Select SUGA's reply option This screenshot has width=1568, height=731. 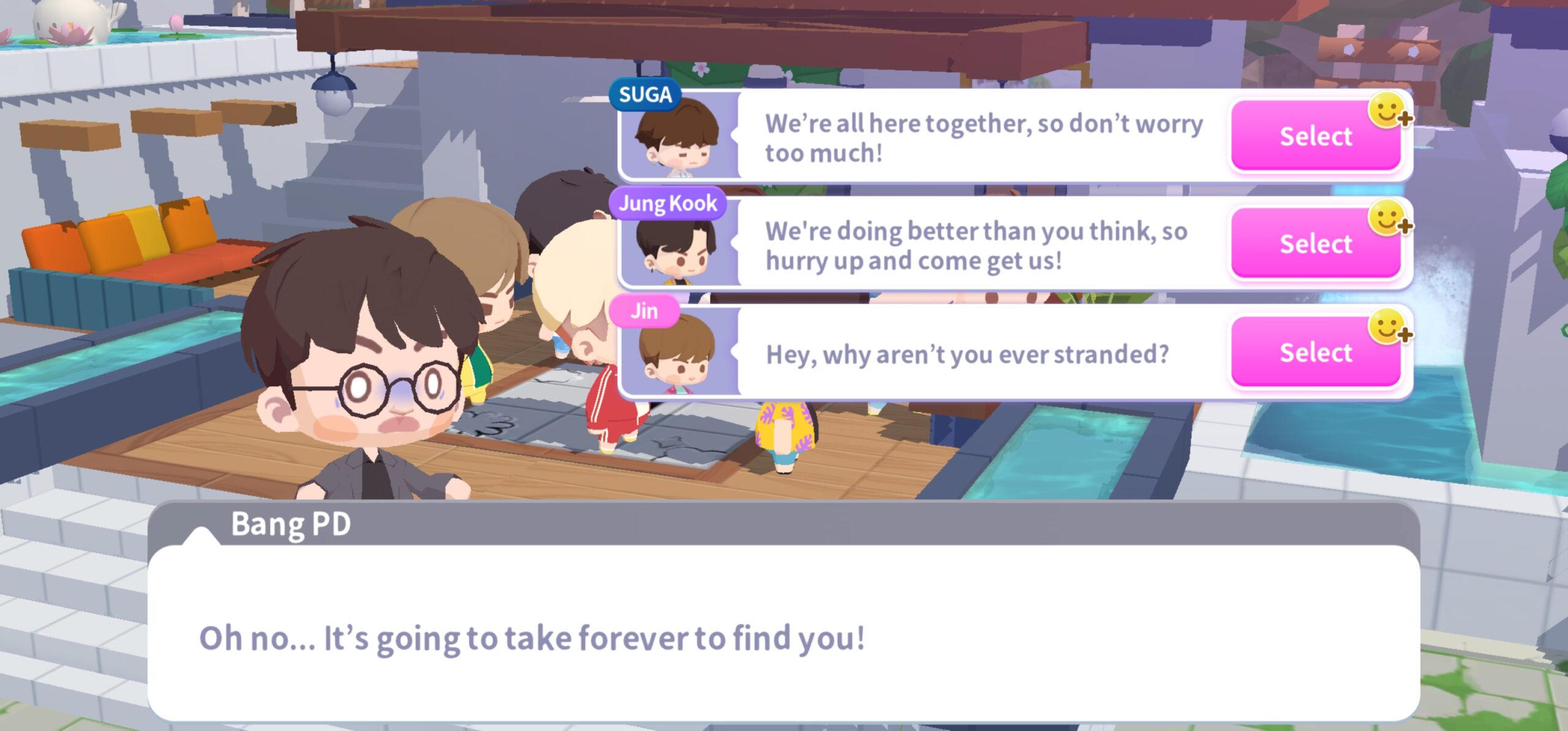tap(1315, 136)
